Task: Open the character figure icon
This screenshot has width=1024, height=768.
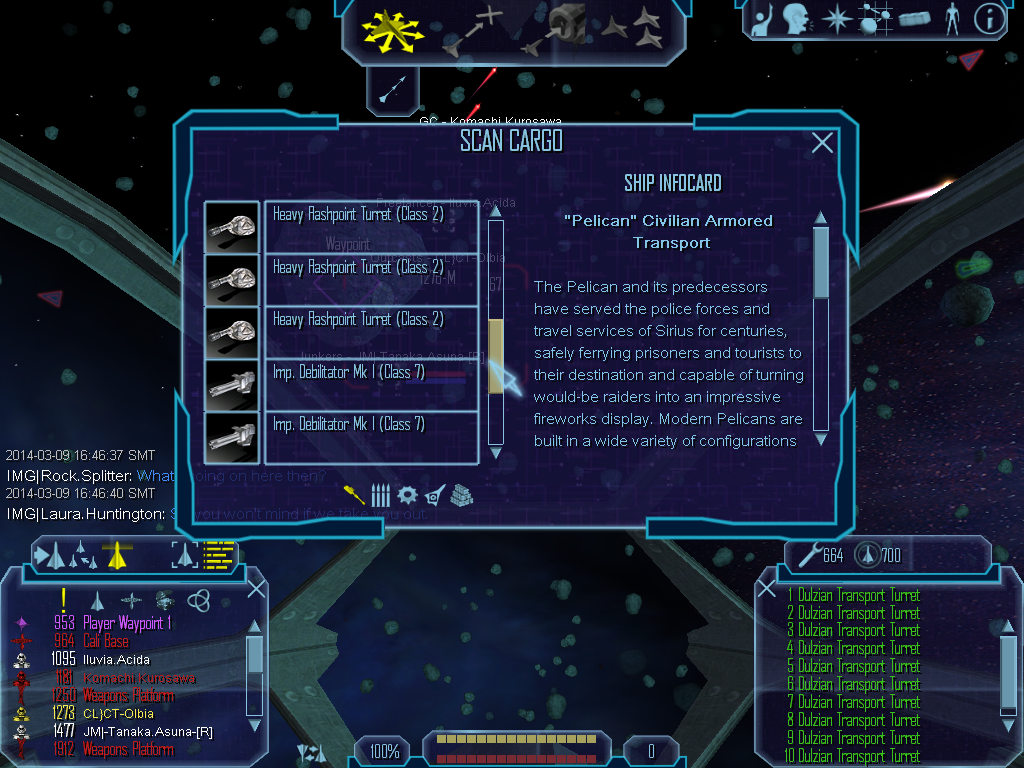Action: (951, 19)
